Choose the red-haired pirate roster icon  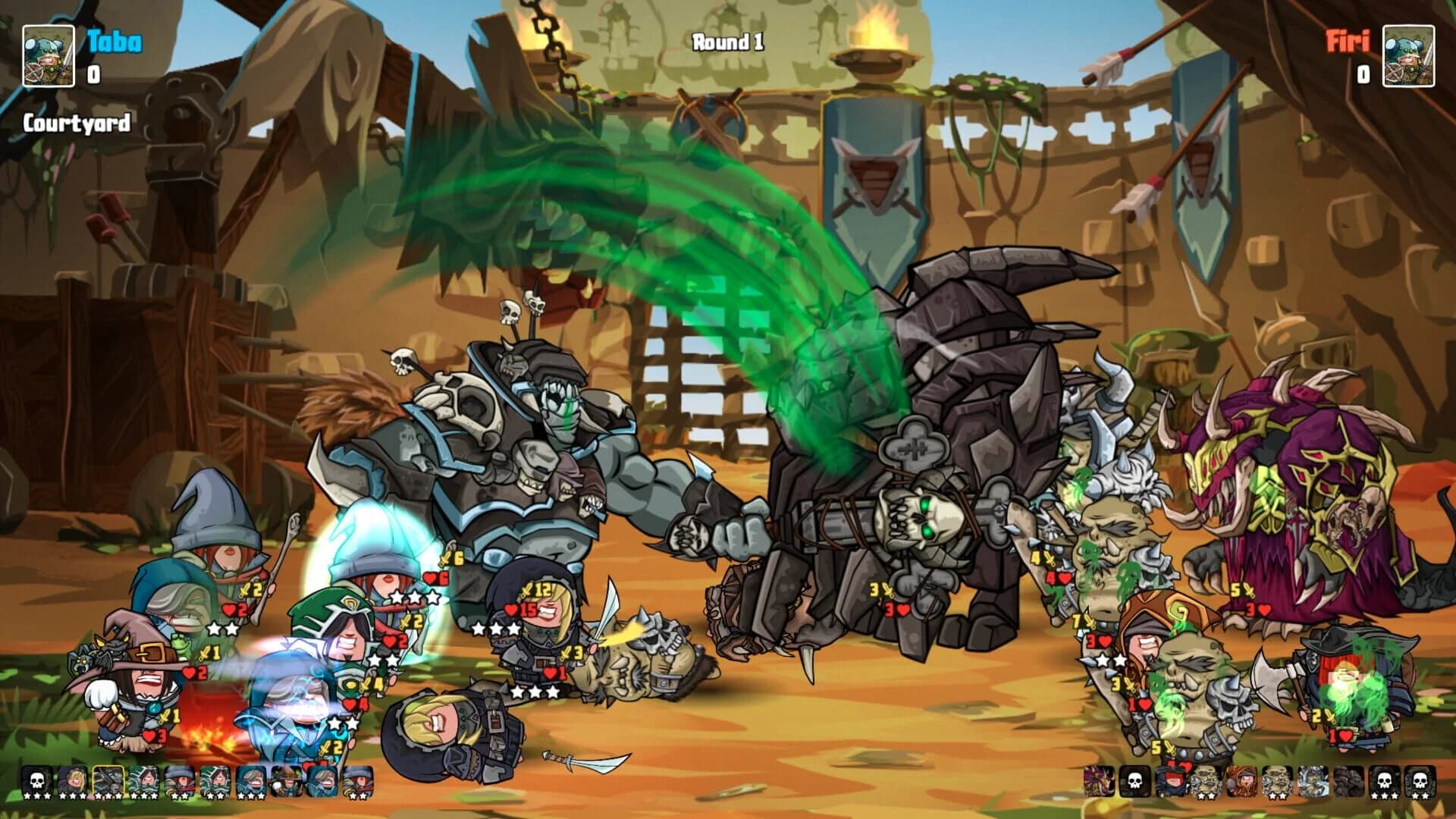(1170, 781)
